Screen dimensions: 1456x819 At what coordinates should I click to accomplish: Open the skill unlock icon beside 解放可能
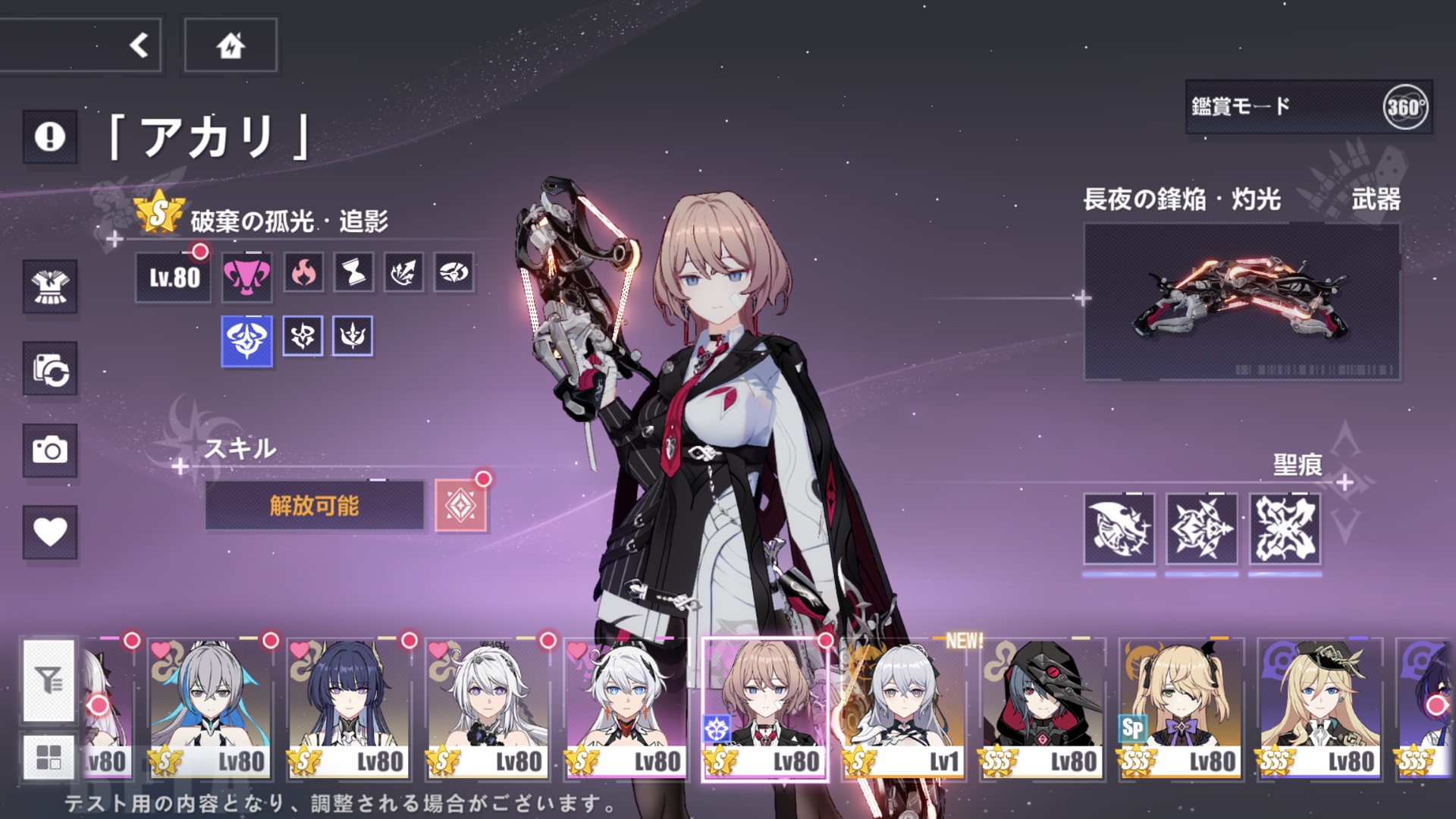pyautogui.click(x=462, y=505)
